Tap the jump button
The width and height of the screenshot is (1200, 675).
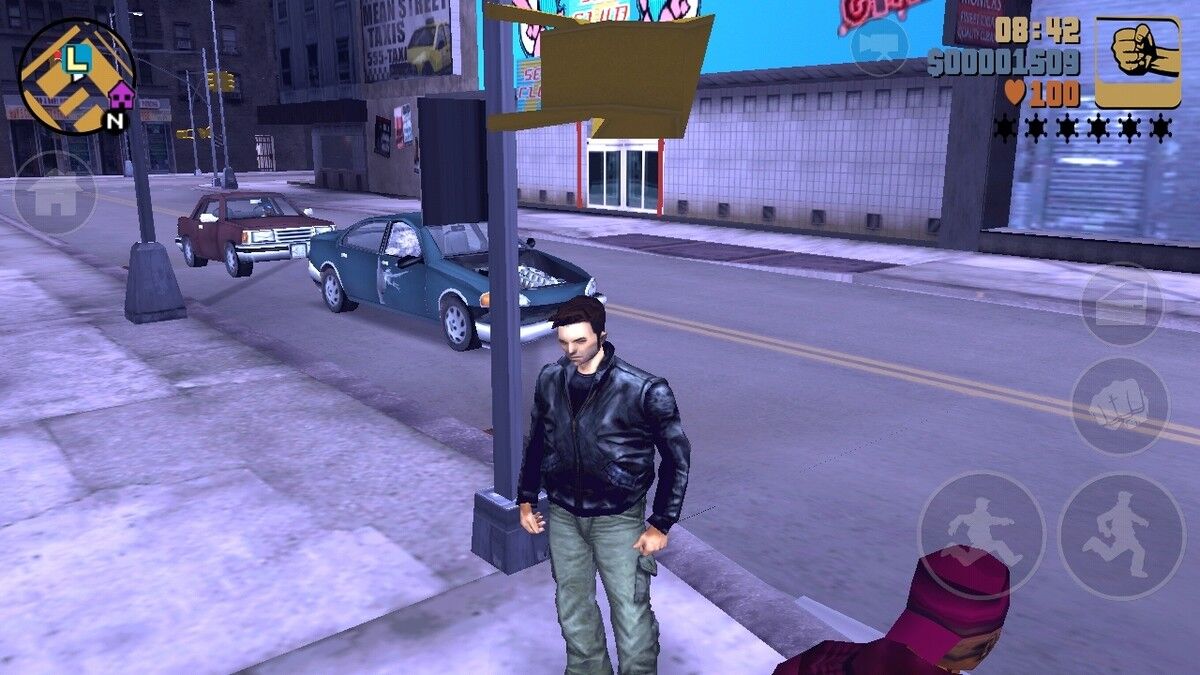pyautogui.click(x=981, y=535)
